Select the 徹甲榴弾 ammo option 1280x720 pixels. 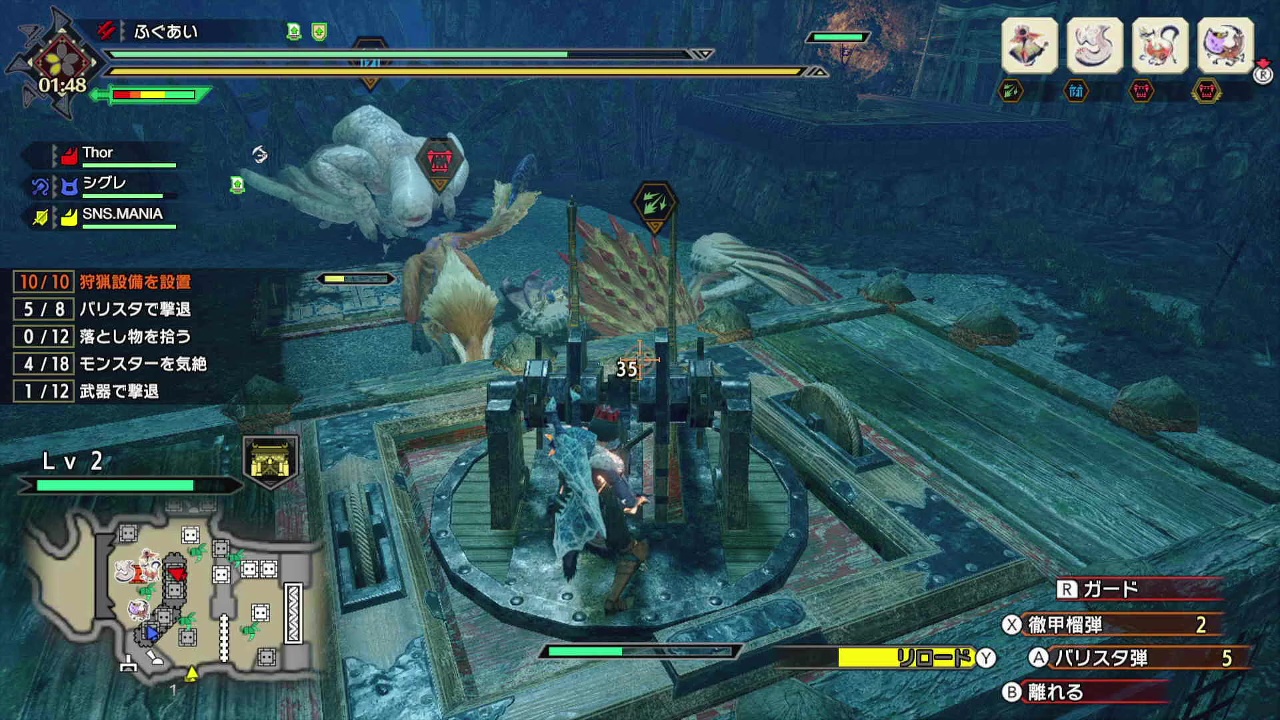pos(1110,625)
